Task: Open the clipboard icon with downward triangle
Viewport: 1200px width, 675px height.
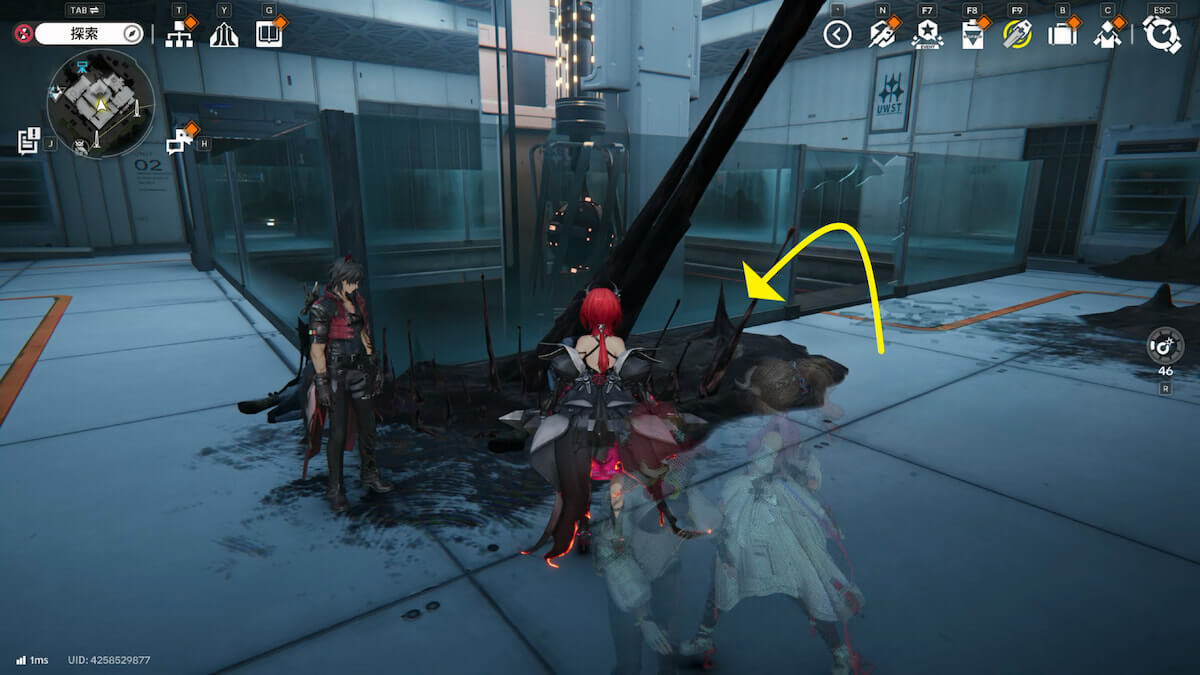Action: click(x=972, y=35)
